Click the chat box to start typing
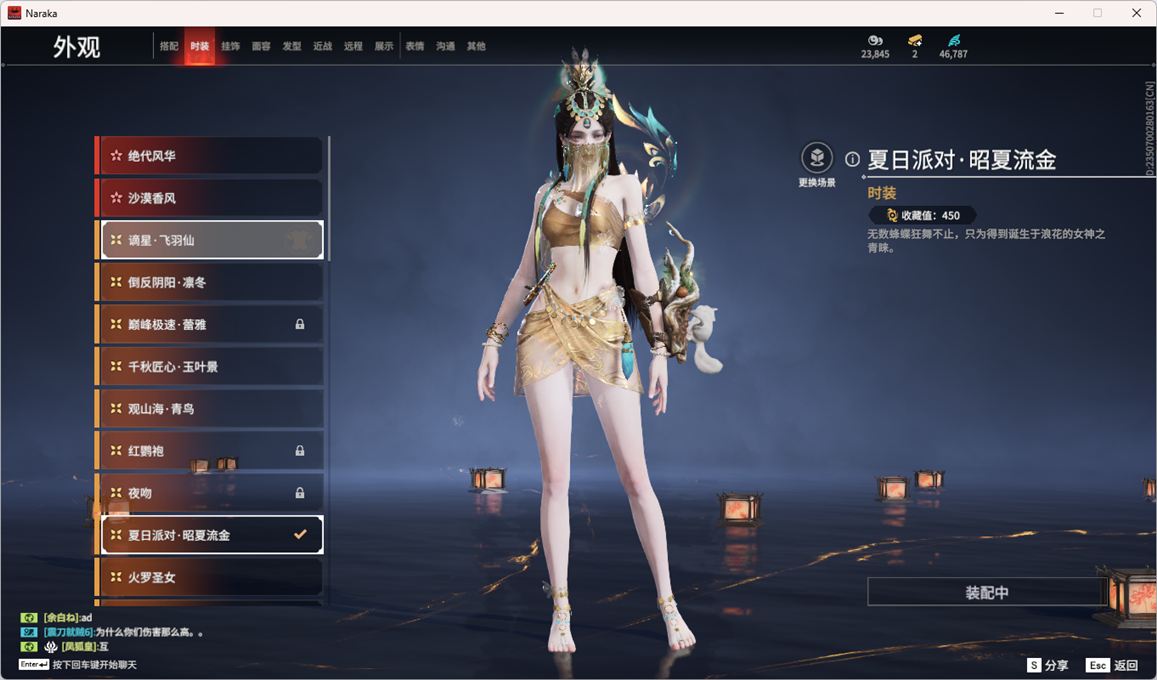This screenshot has height=680, width=1157. (x=90, y=665)
